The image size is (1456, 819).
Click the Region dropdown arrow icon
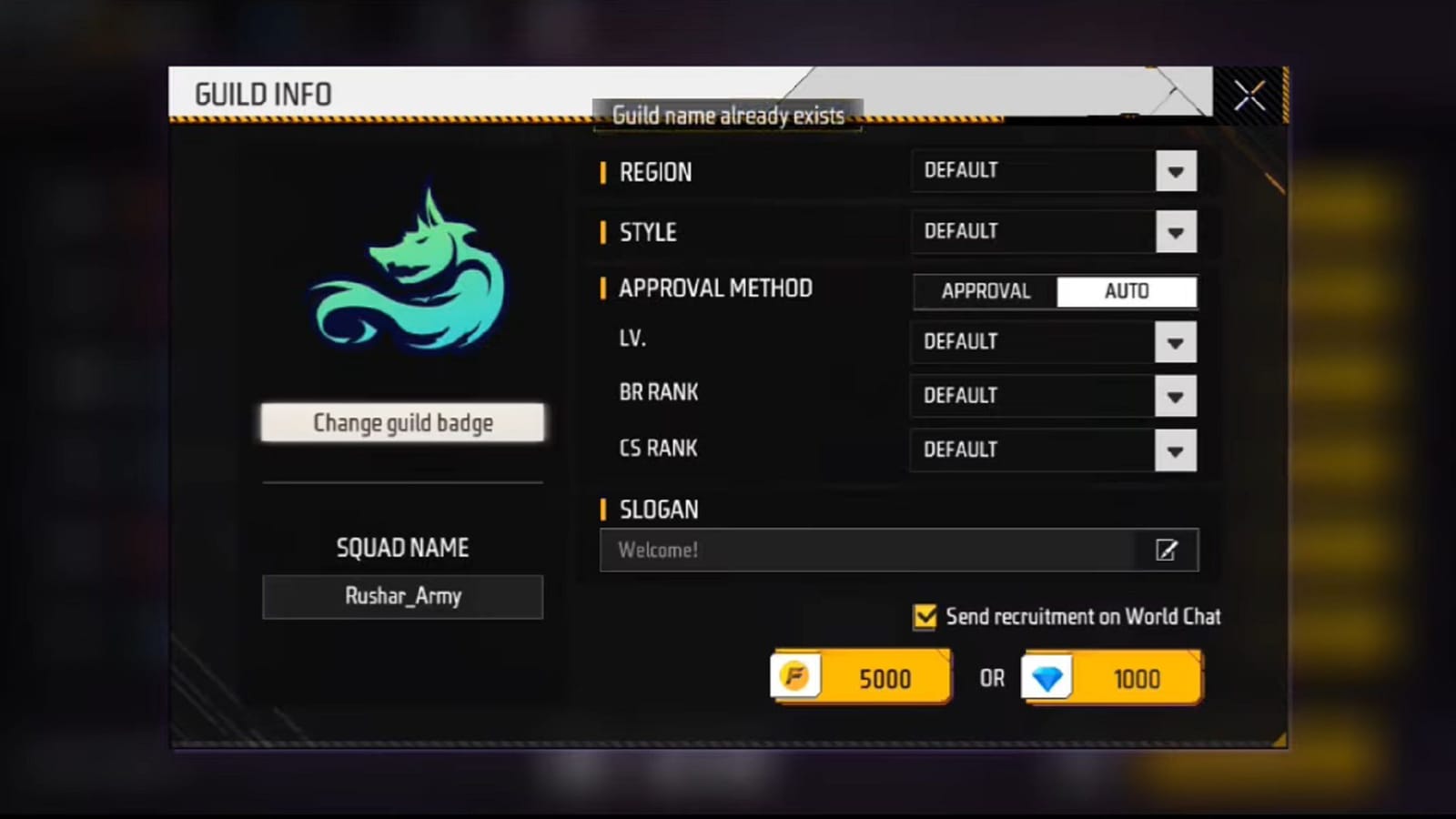click(1175, 171)
